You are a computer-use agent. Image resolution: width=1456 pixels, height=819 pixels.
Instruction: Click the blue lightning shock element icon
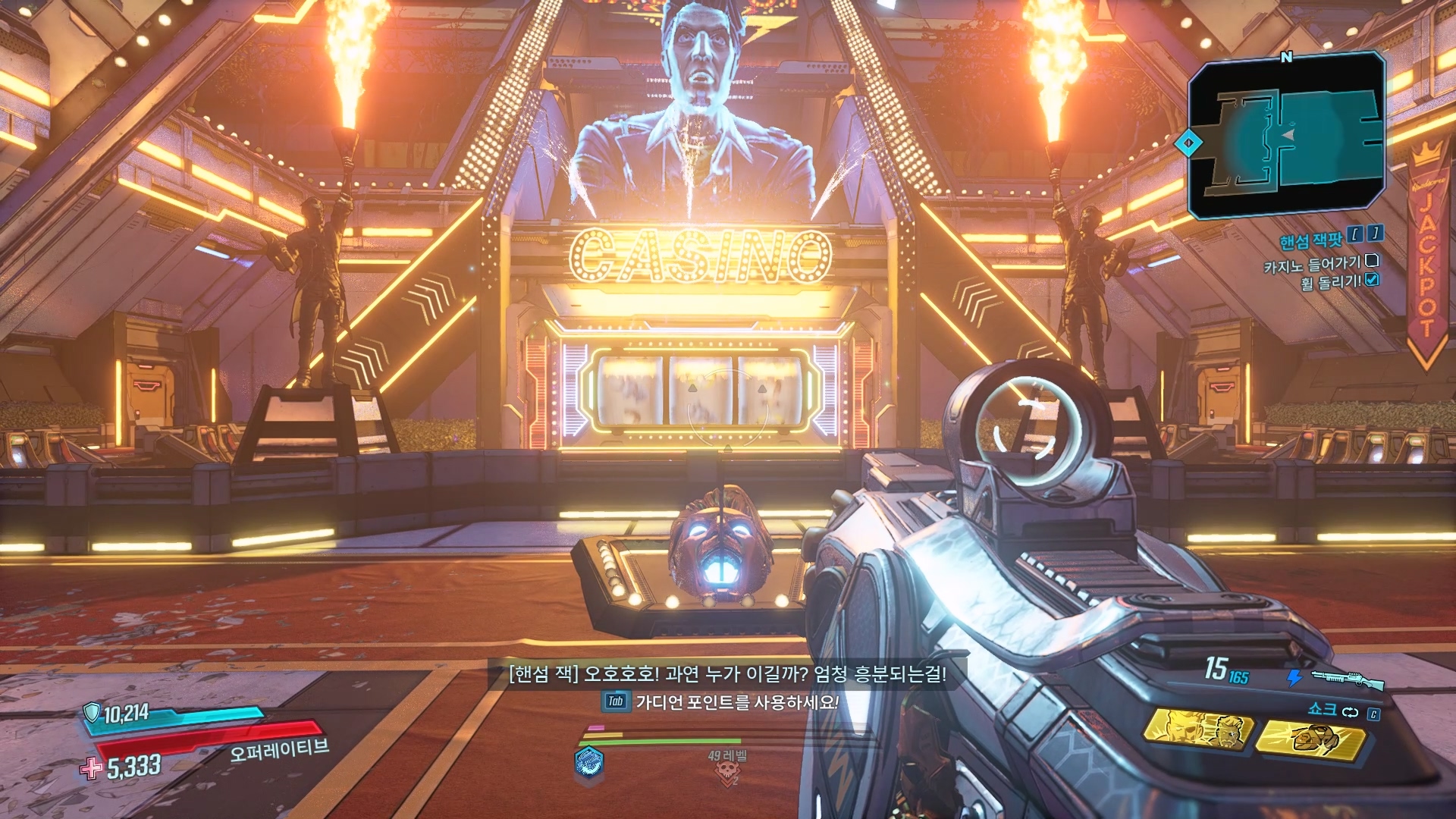tap(1294, 677)
